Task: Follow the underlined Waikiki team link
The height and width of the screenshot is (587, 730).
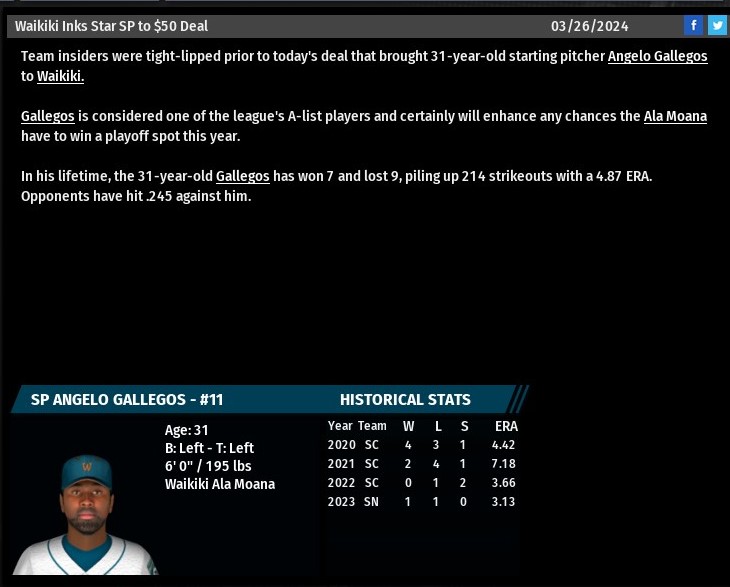Action: [x=60, y=76]
